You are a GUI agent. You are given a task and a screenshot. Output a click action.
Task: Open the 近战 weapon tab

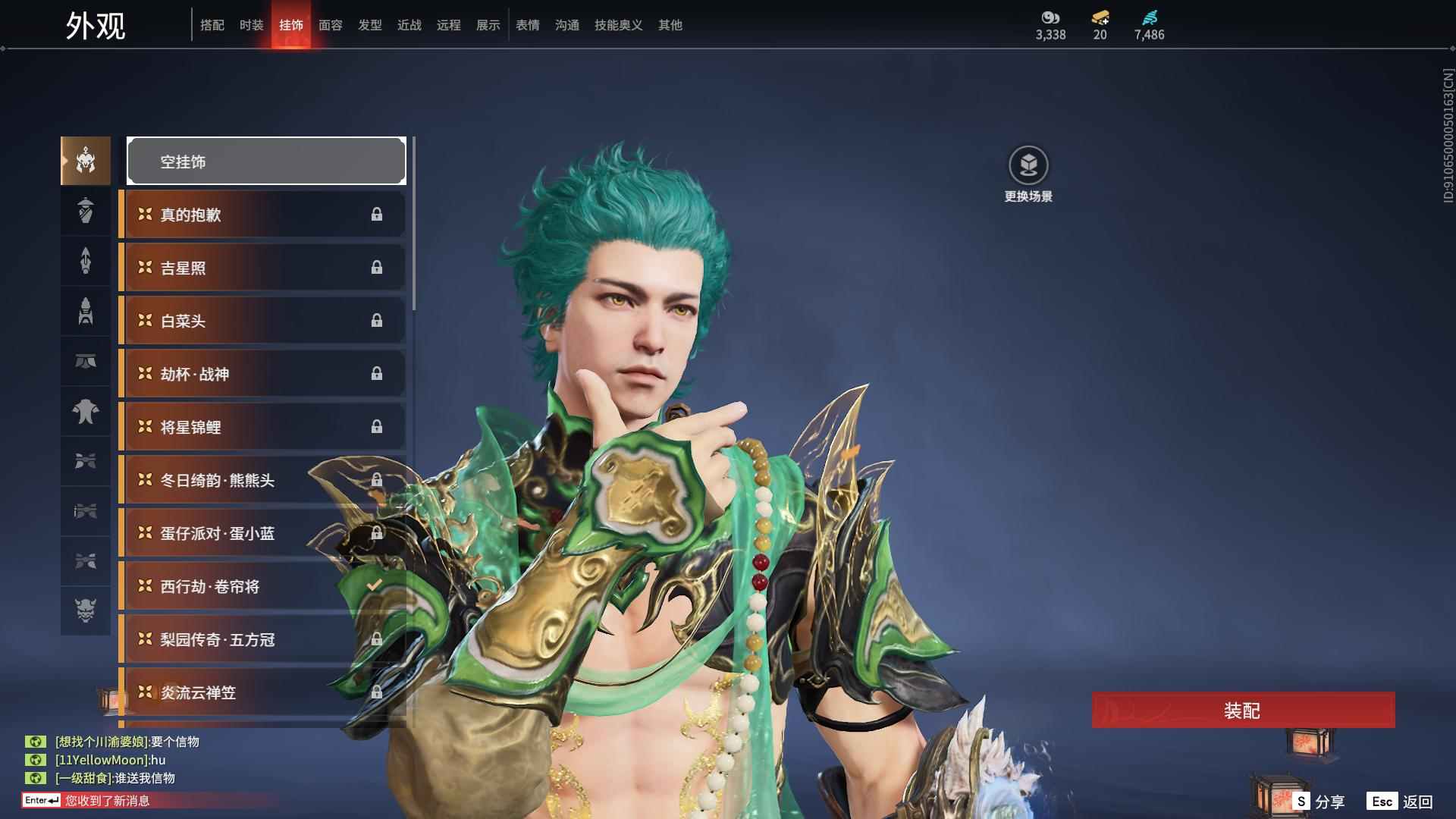[x=409, y=25]
